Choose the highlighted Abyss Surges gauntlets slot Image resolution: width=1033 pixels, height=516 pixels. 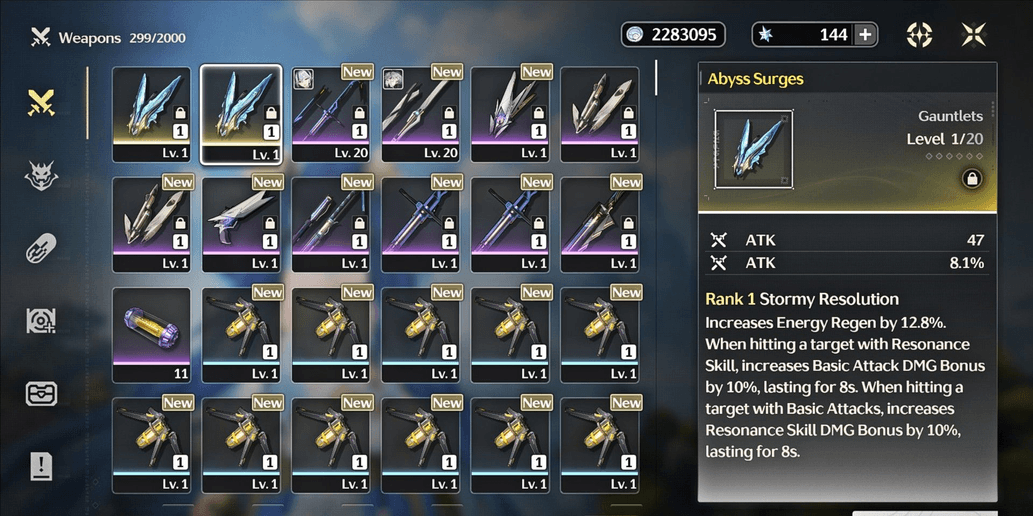[241, 114]
